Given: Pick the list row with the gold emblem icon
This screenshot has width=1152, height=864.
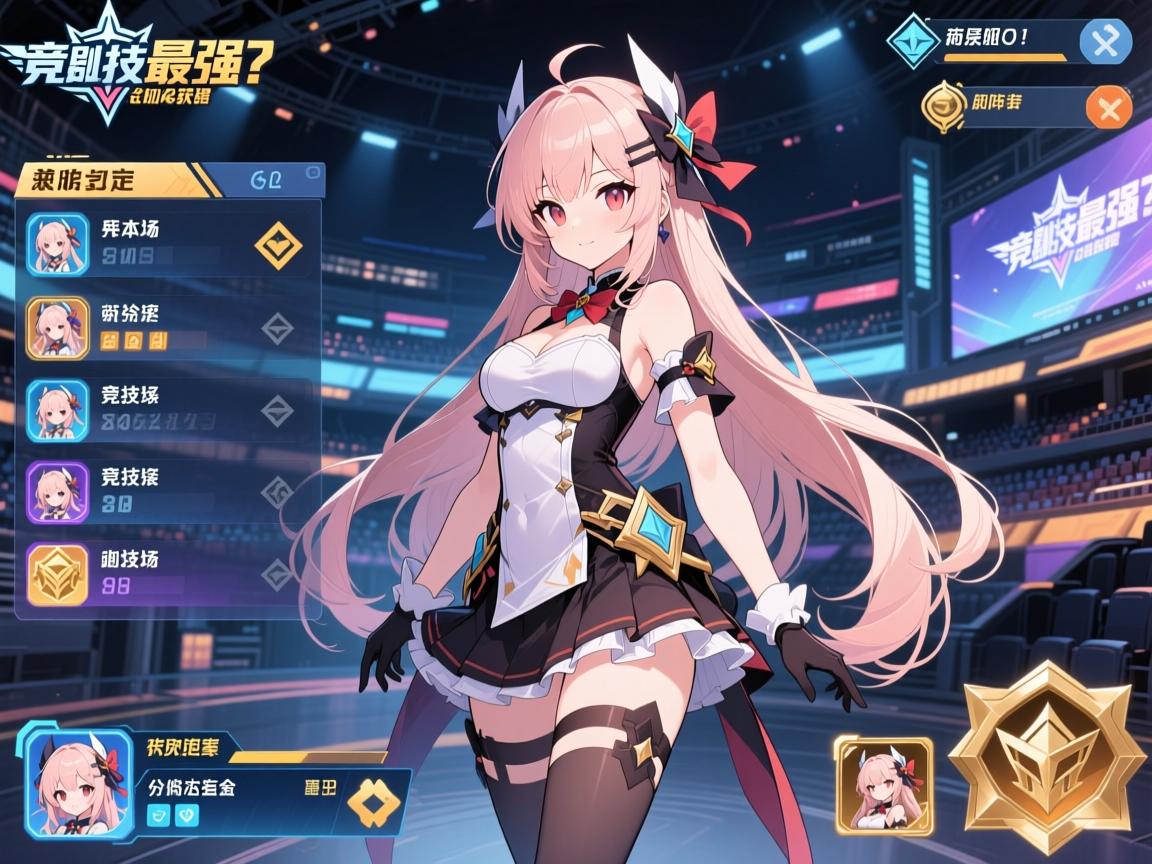Looking at the screenshot, I should (x=168, y=573).
